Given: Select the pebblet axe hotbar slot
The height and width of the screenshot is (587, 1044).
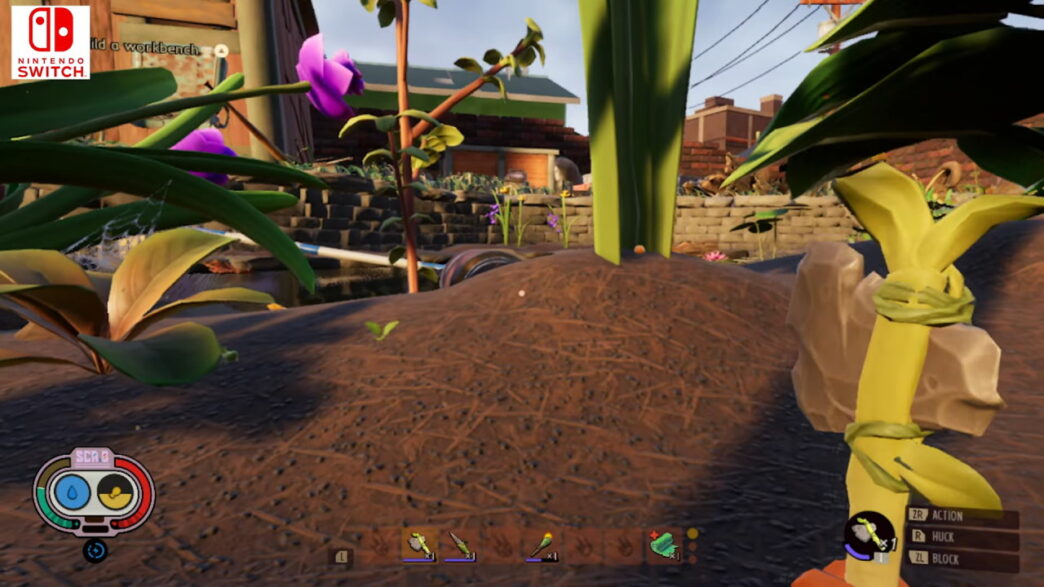Looking at the screenshot, I should click(x=419, y=545).
